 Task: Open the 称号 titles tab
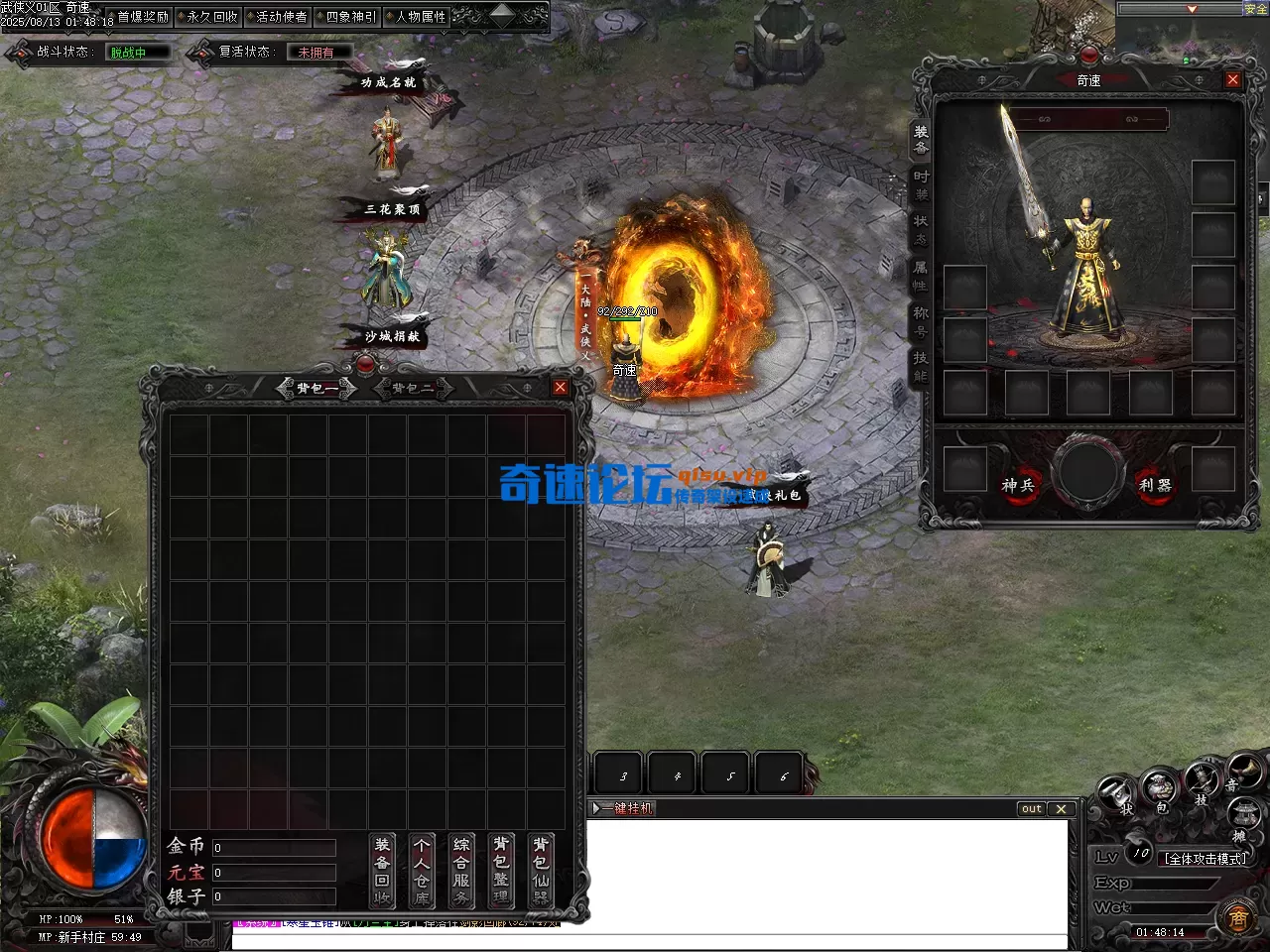[x=921, y=321]
